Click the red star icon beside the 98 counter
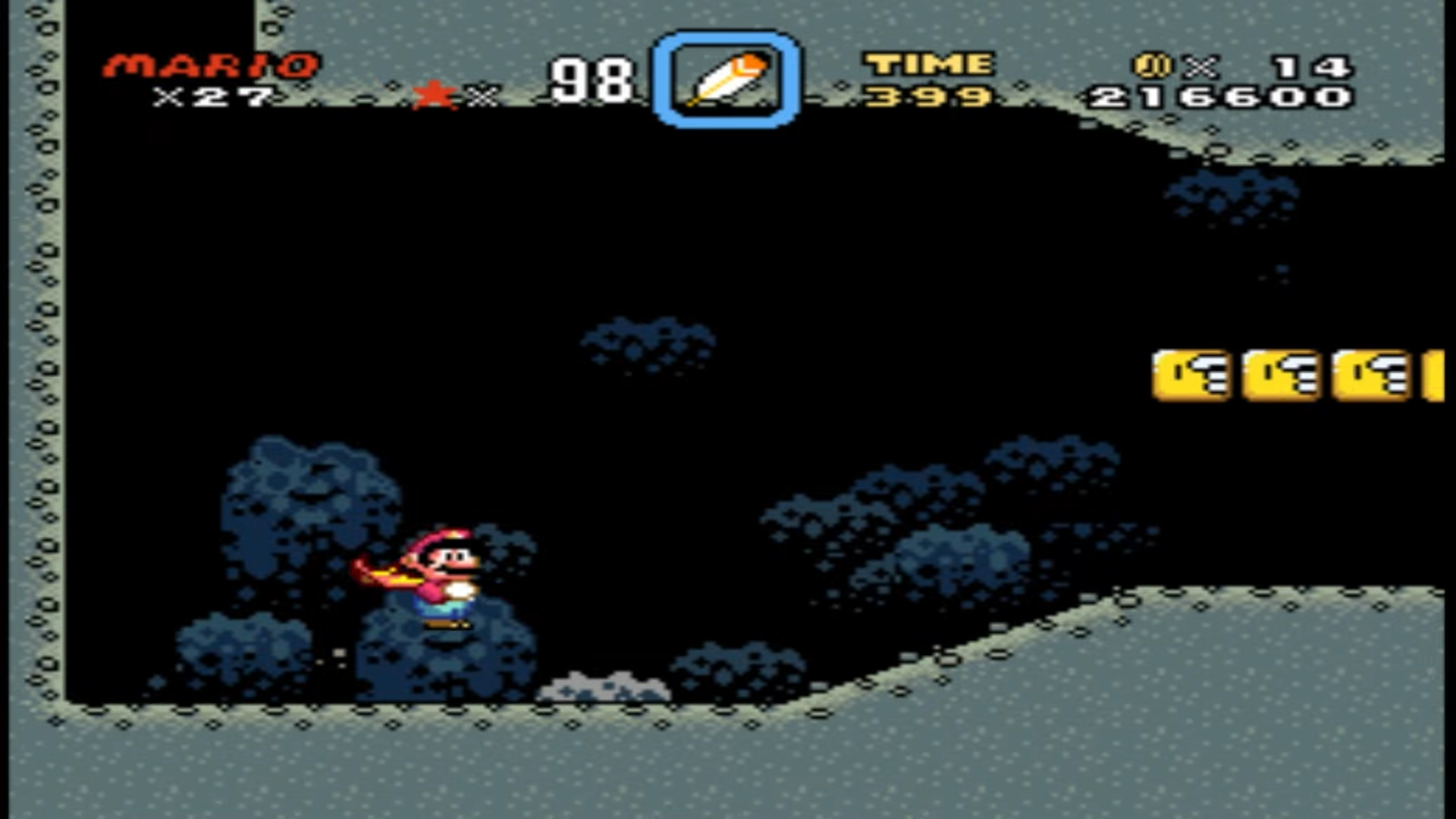Image resolution: width=1456 pixels, height=819 pixels. click(434, 93)
